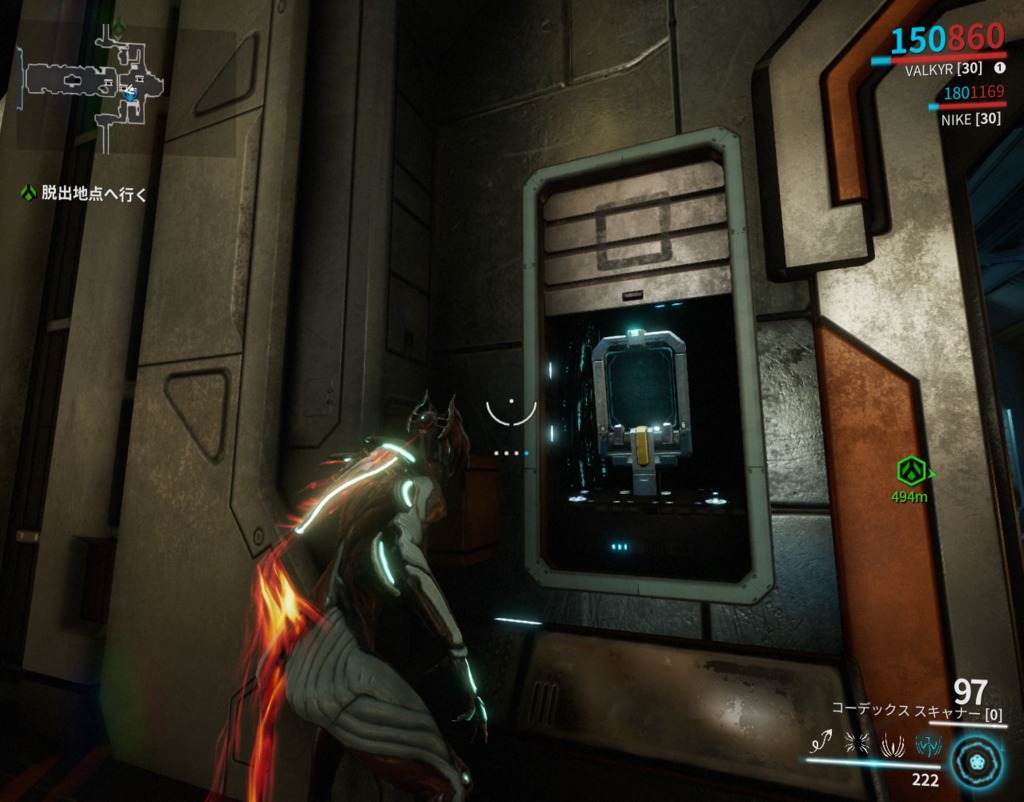Toggle the glowing blue Hysteria ability
Viewport: 1024px width, 802px height.
(927, 743)
